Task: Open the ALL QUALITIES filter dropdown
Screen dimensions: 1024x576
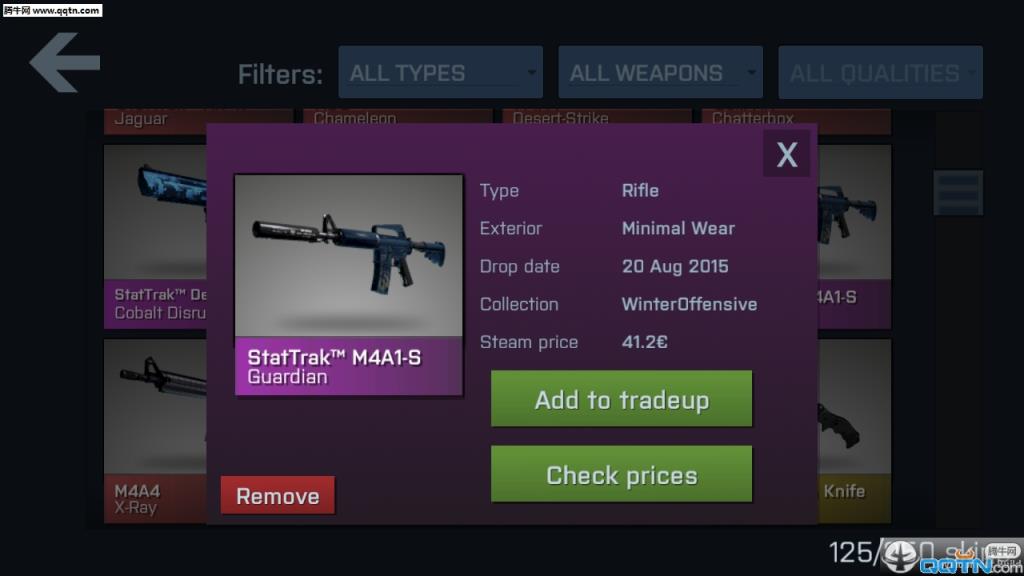Action: (880, 73)
